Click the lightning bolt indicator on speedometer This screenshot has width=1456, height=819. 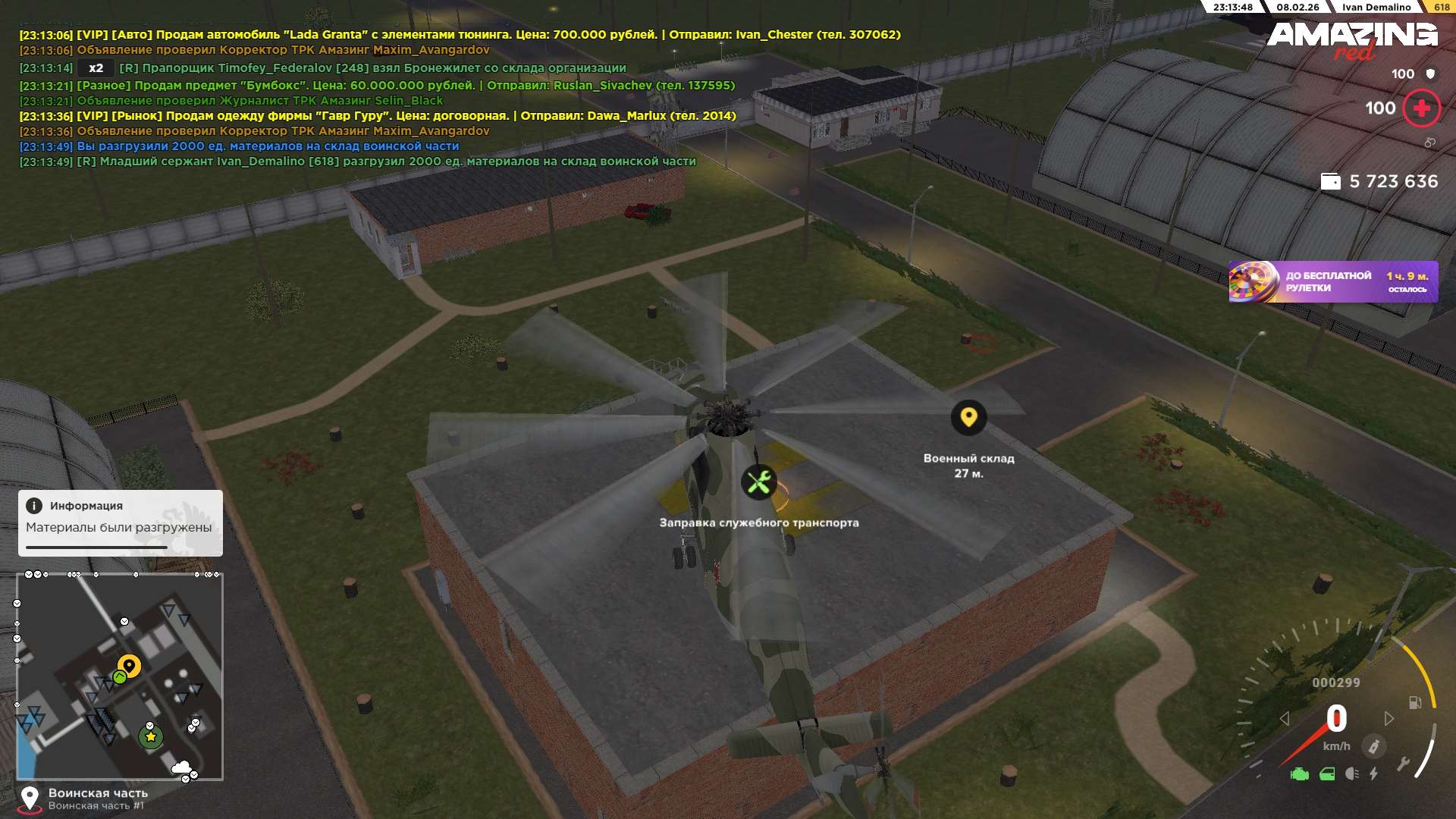pos(1373,774)
